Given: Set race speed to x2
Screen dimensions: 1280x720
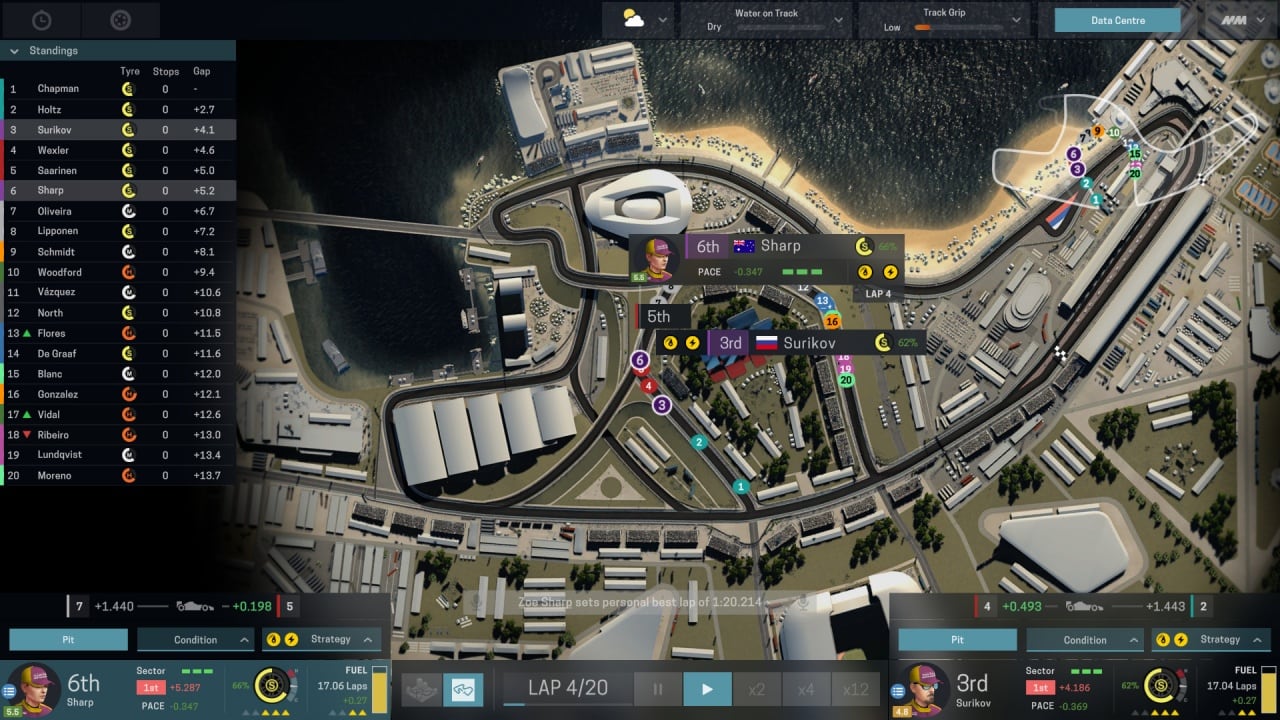Looking at the screenshot, I should click(756, 689).
